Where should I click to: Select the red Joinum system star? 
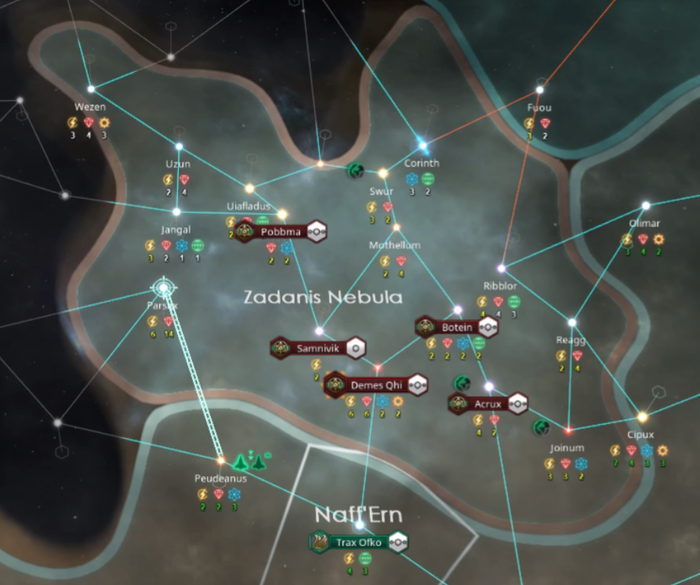[568, 430]
